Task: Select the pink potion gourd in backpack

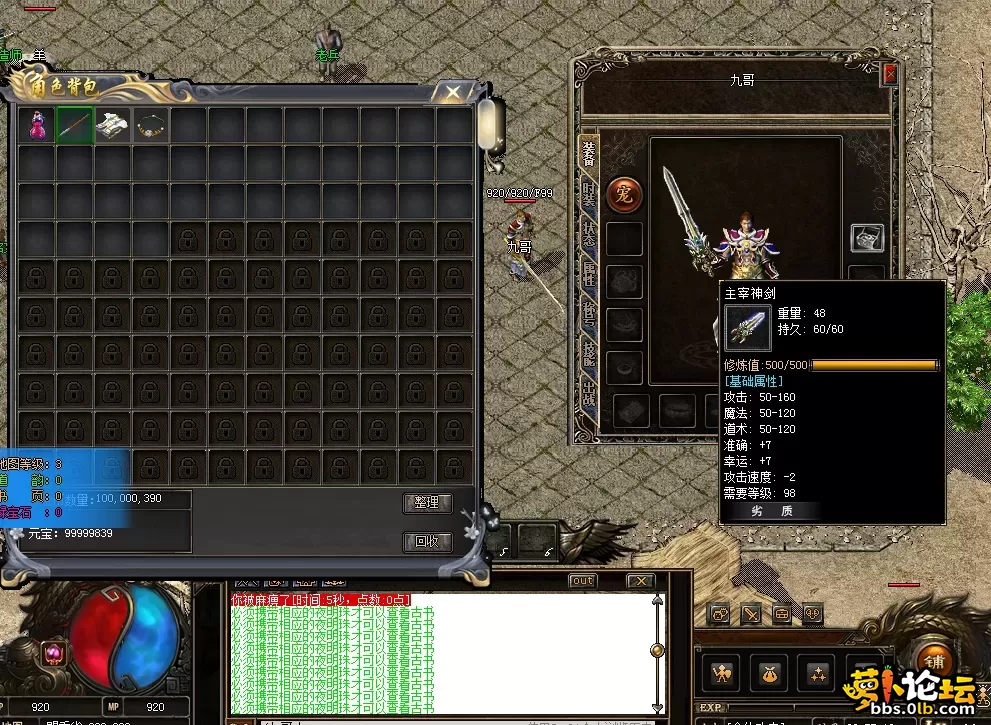Action: point(37,125)
